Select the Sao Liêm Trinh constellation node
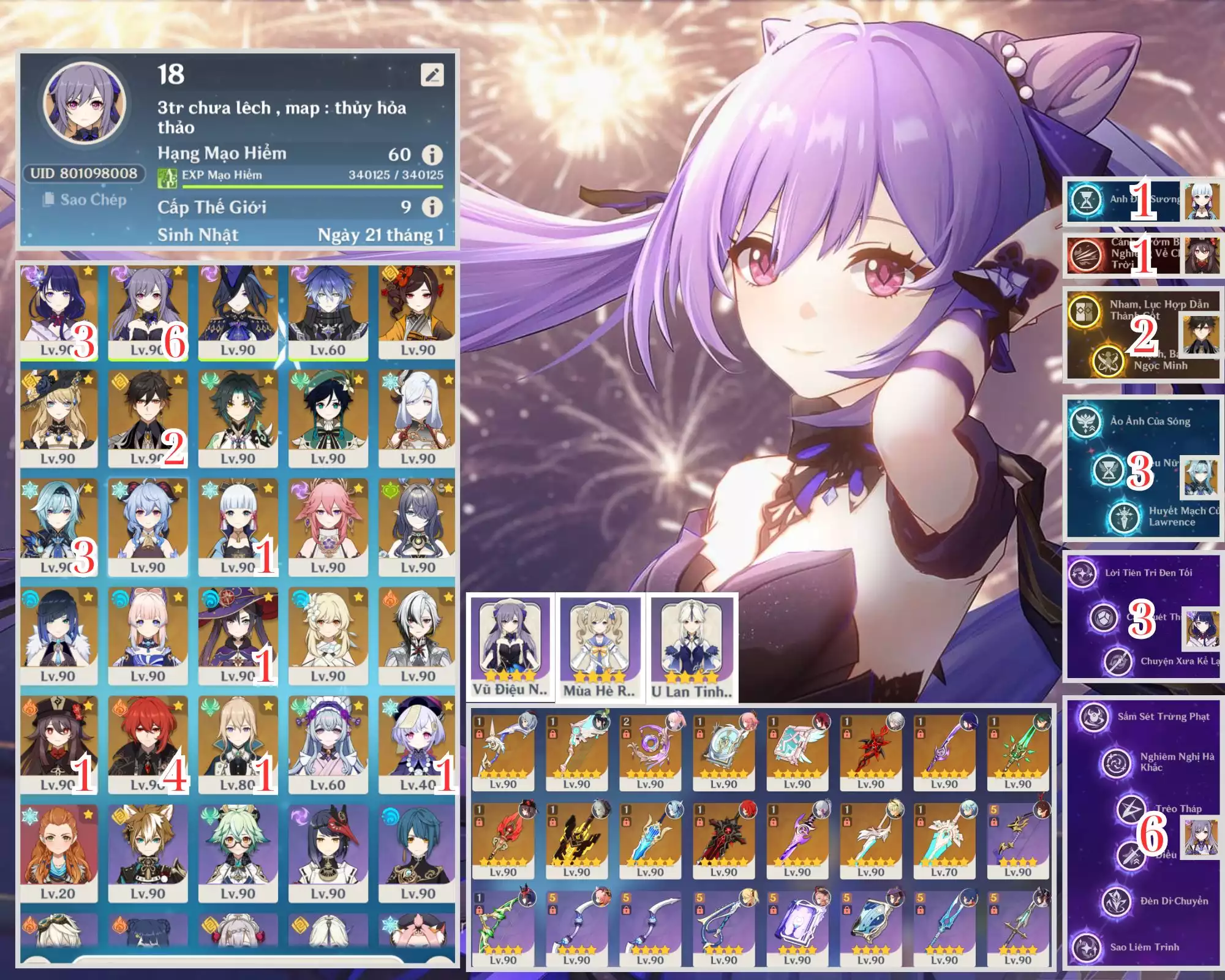Image resolution: width=1225 pixels, height=980 pixels. coord(1087,947)
